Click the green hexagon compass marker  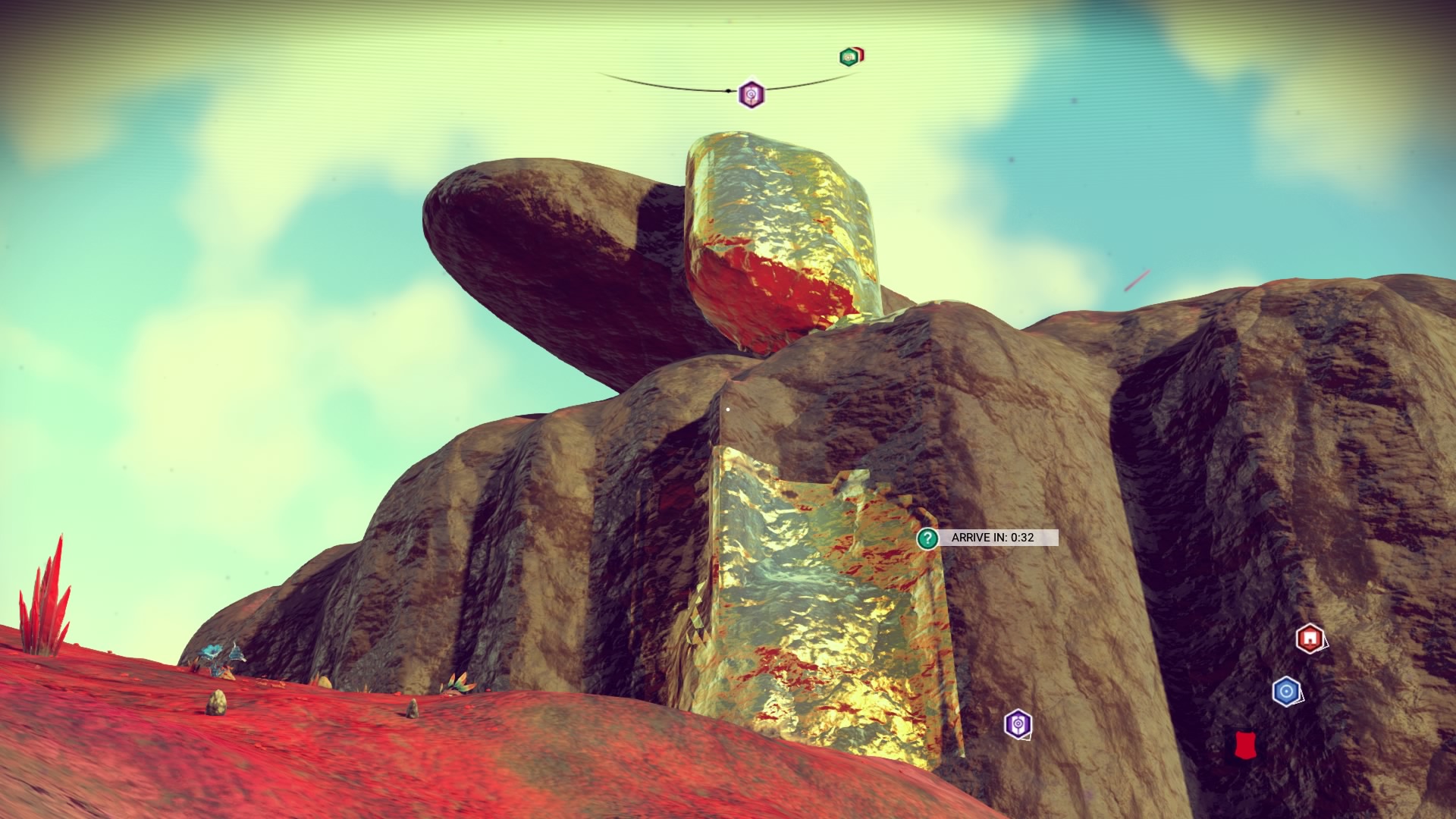coord(849,57)
